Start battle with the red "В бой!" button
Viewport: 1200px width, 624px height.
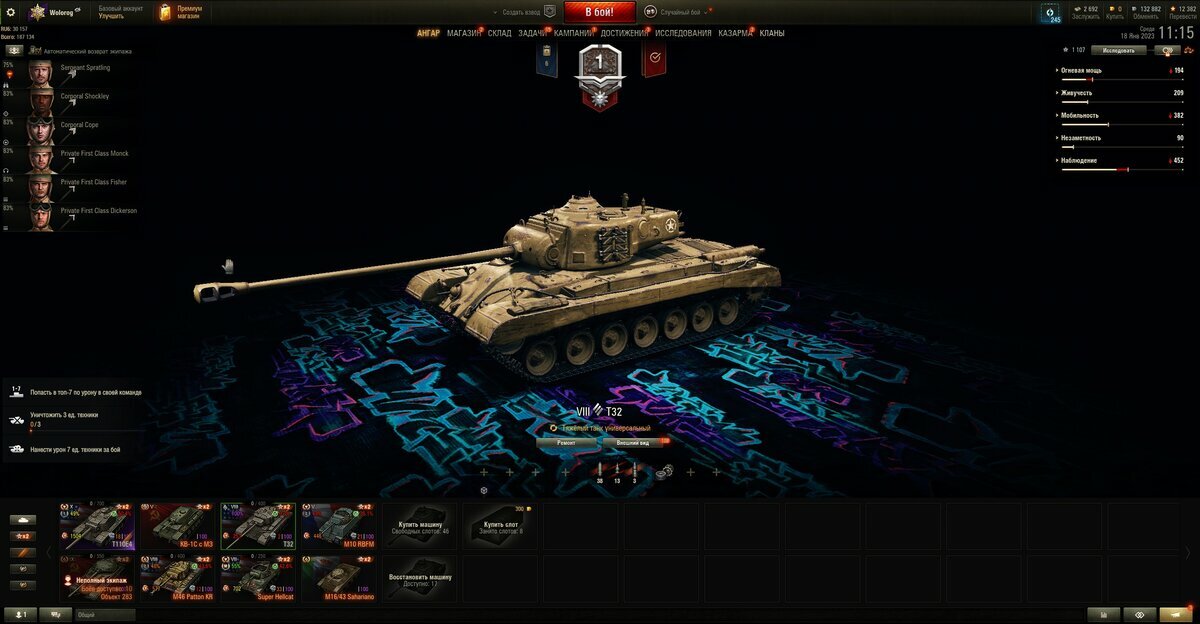(600, 12)
